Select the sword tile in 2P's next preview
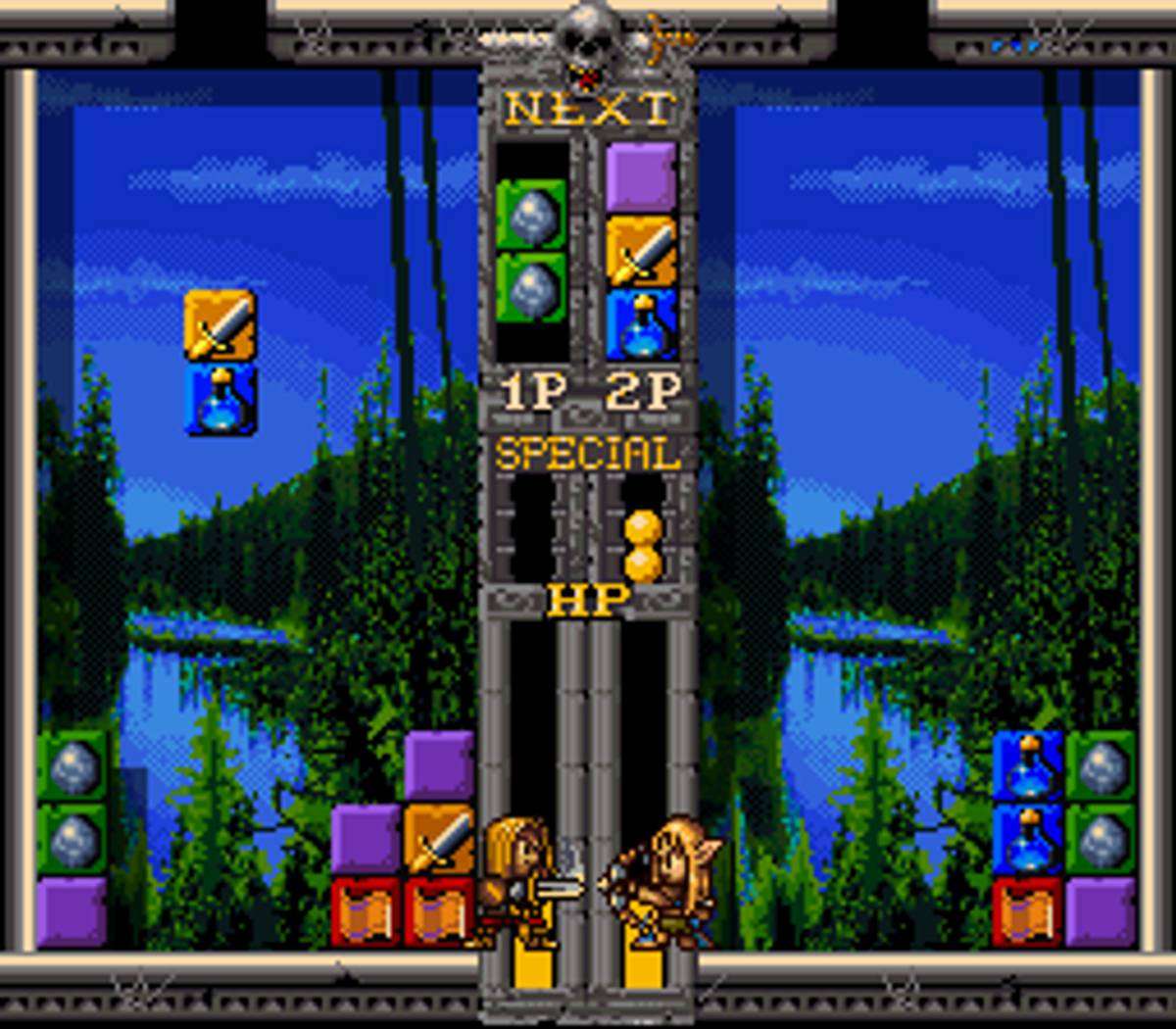1176x1029 pixels. (x=641, y=252)
